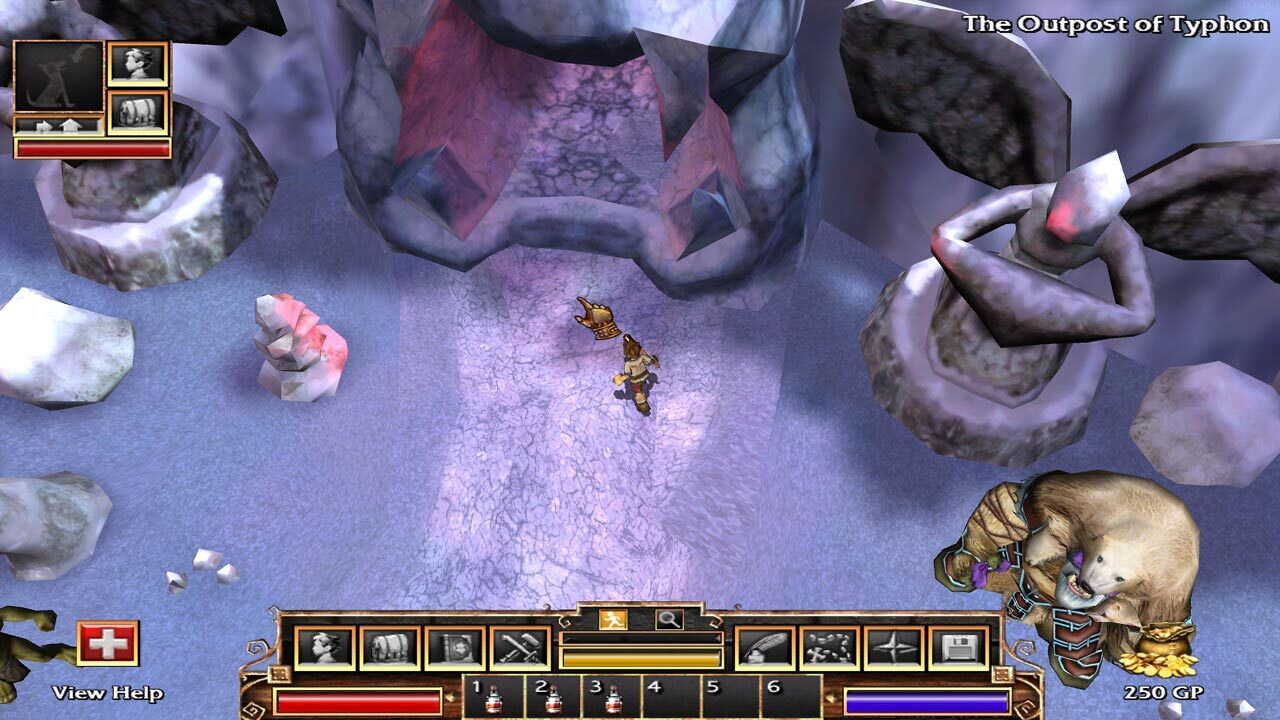
Task: Open the quill and scroll icon
Action: pyautogui.click(x=765, y=648)
